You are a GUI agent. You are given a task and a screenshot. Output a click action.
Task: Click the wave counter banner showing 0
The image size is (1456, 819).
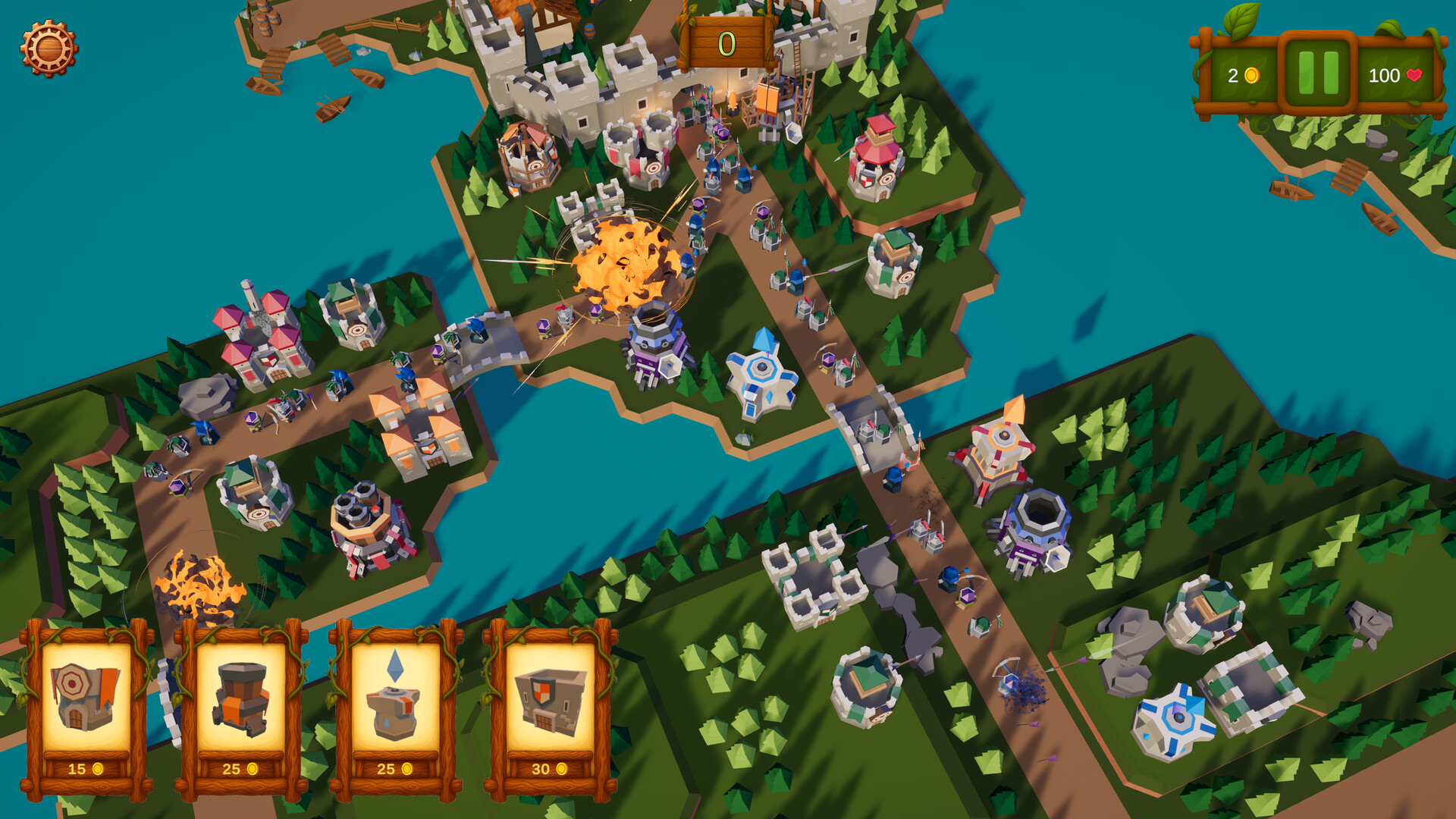pyautogui.click(x=726, y=43)
